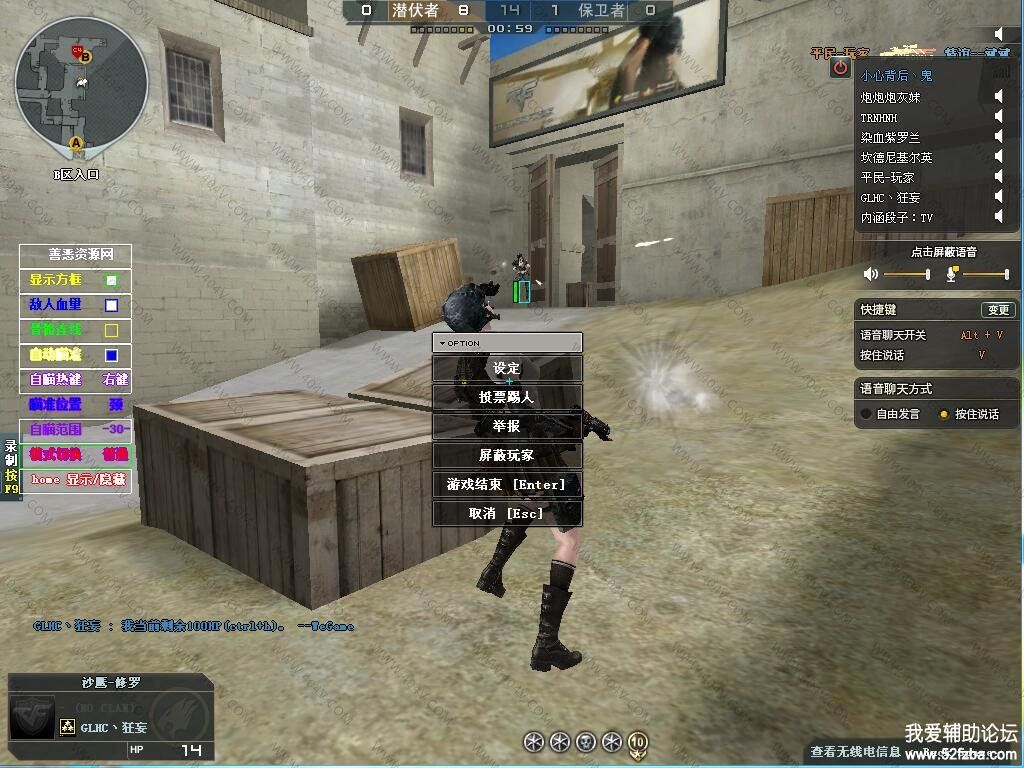This screenshot has height=768, width=1024.
Task: Open the 设定 settings option
Action: tap(507, 369)
